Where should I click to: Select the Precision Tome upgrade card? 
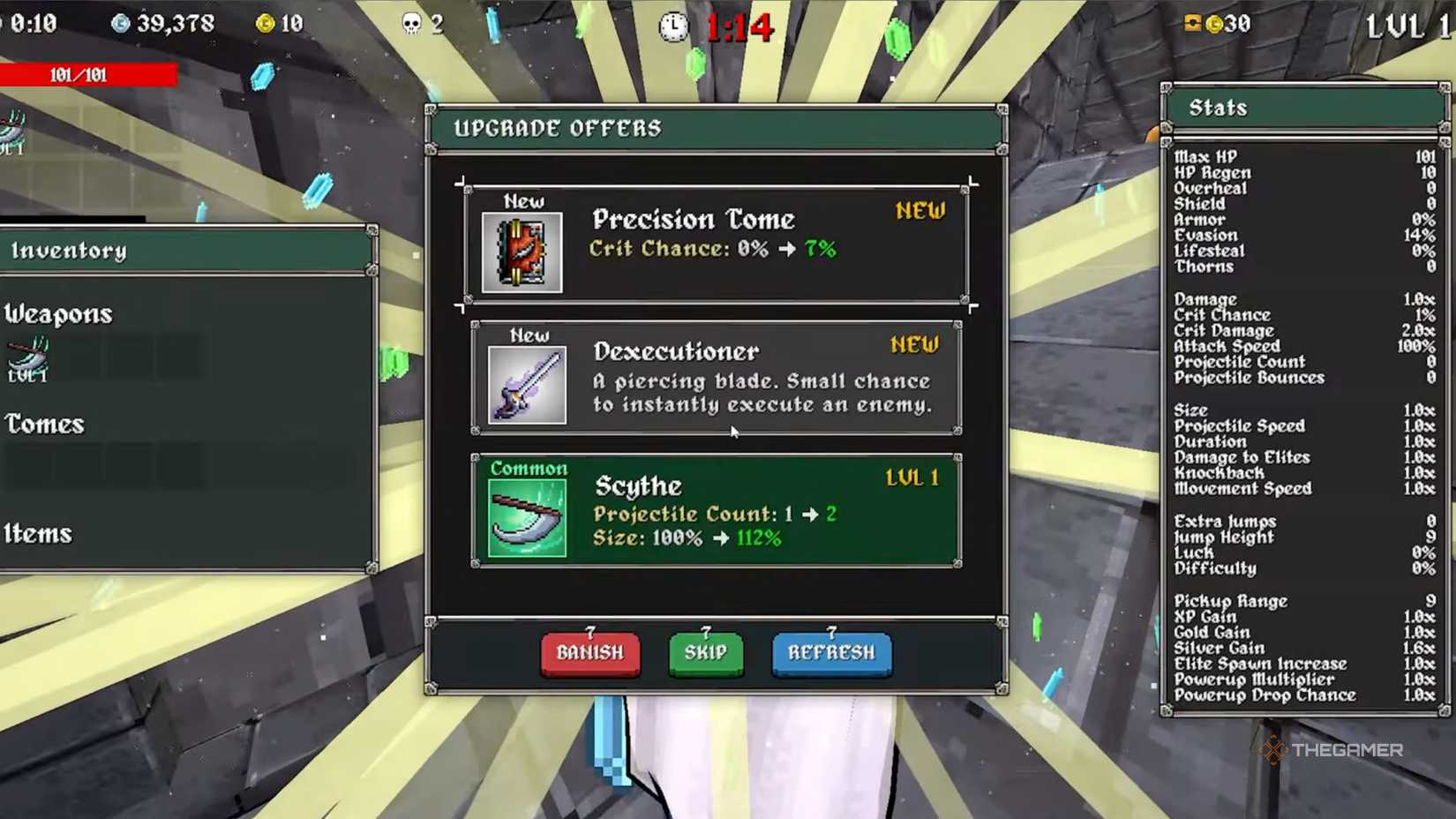click(x=715, y=244)
